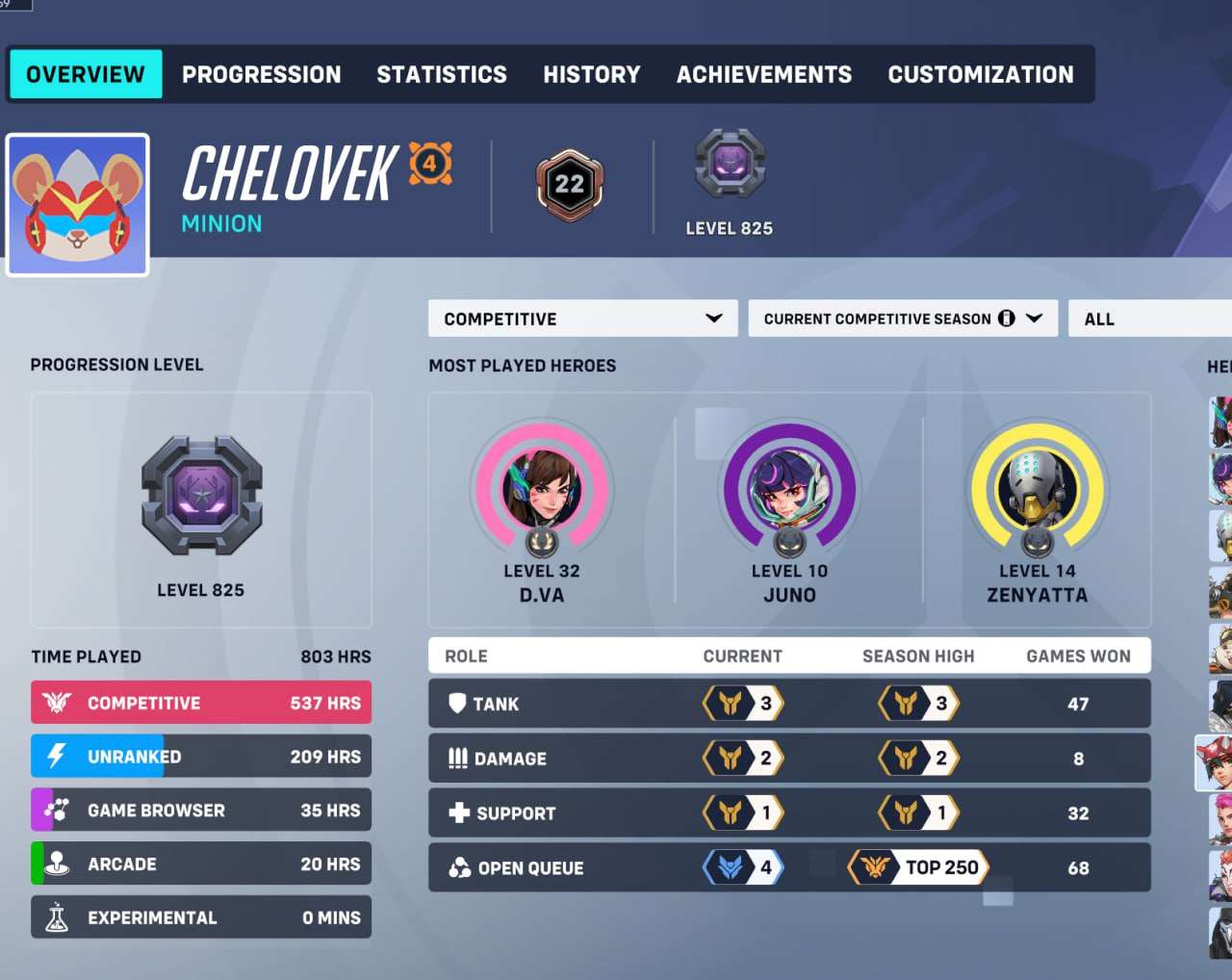1232x980 pixels.
Task: Click the Chelovek player avatar portrait
Action: click(77, 203)
